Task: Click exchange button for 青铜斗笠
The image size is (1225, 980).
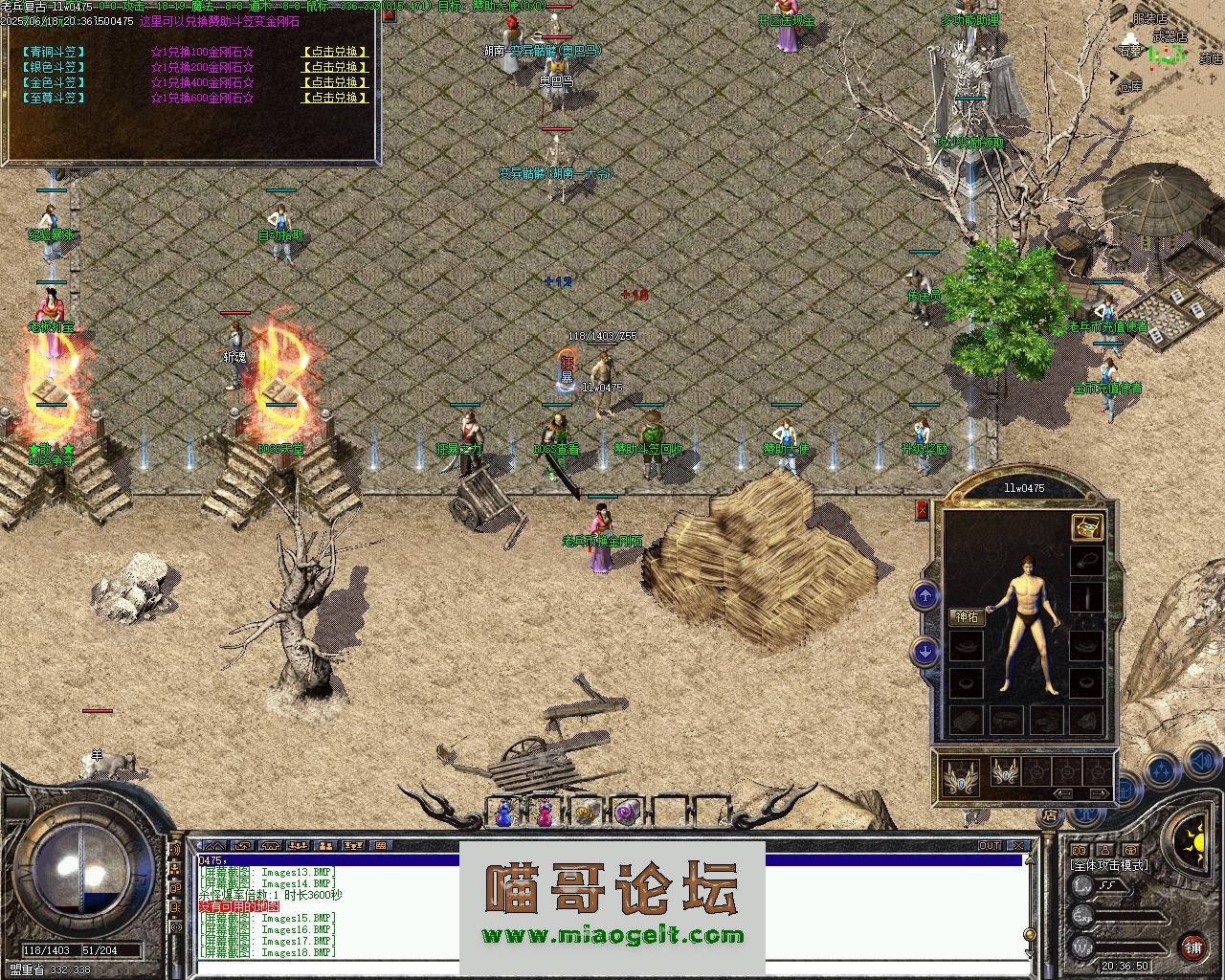Action: (334, 52)
